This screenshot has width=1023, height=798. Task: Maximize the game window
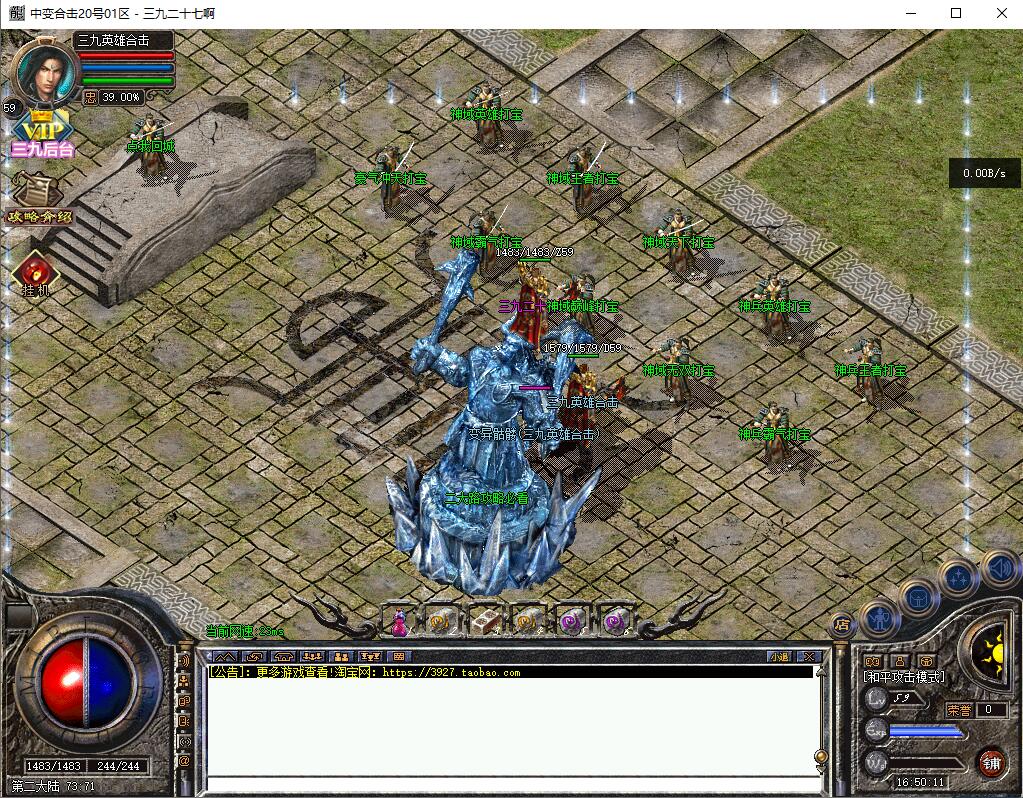tap(956, 13)
